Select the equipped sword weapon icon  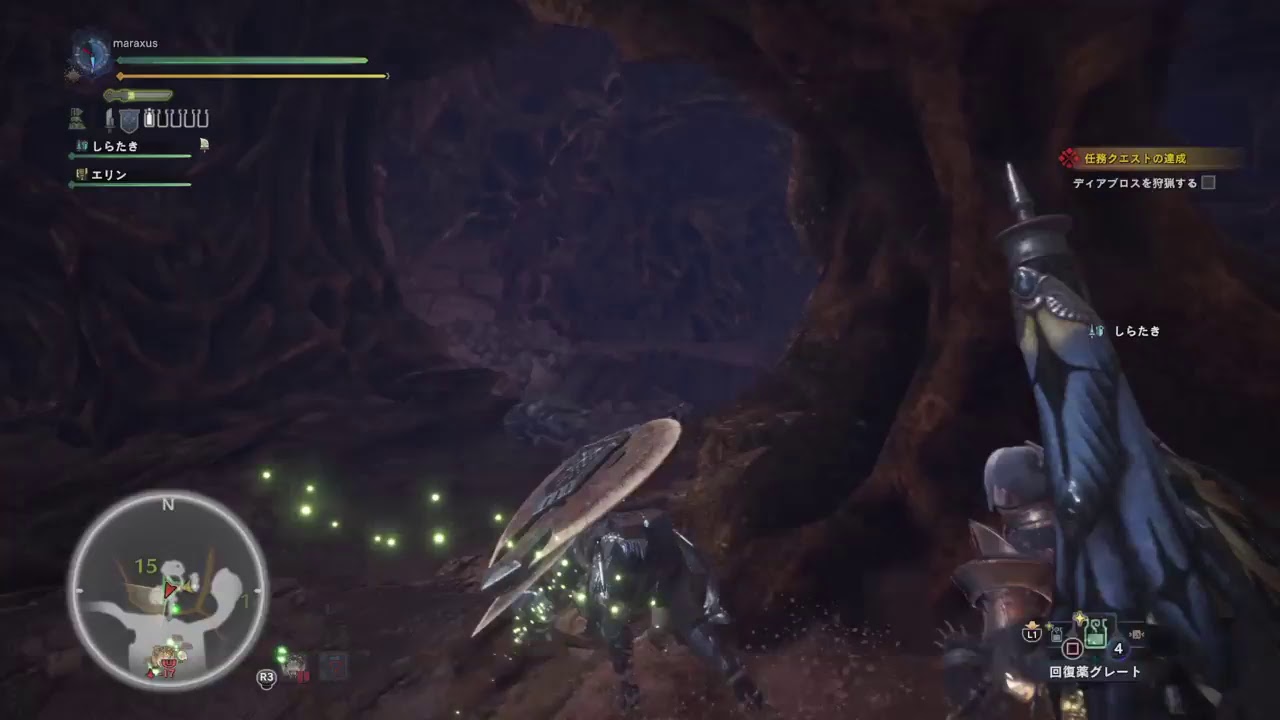pos(109,119)
